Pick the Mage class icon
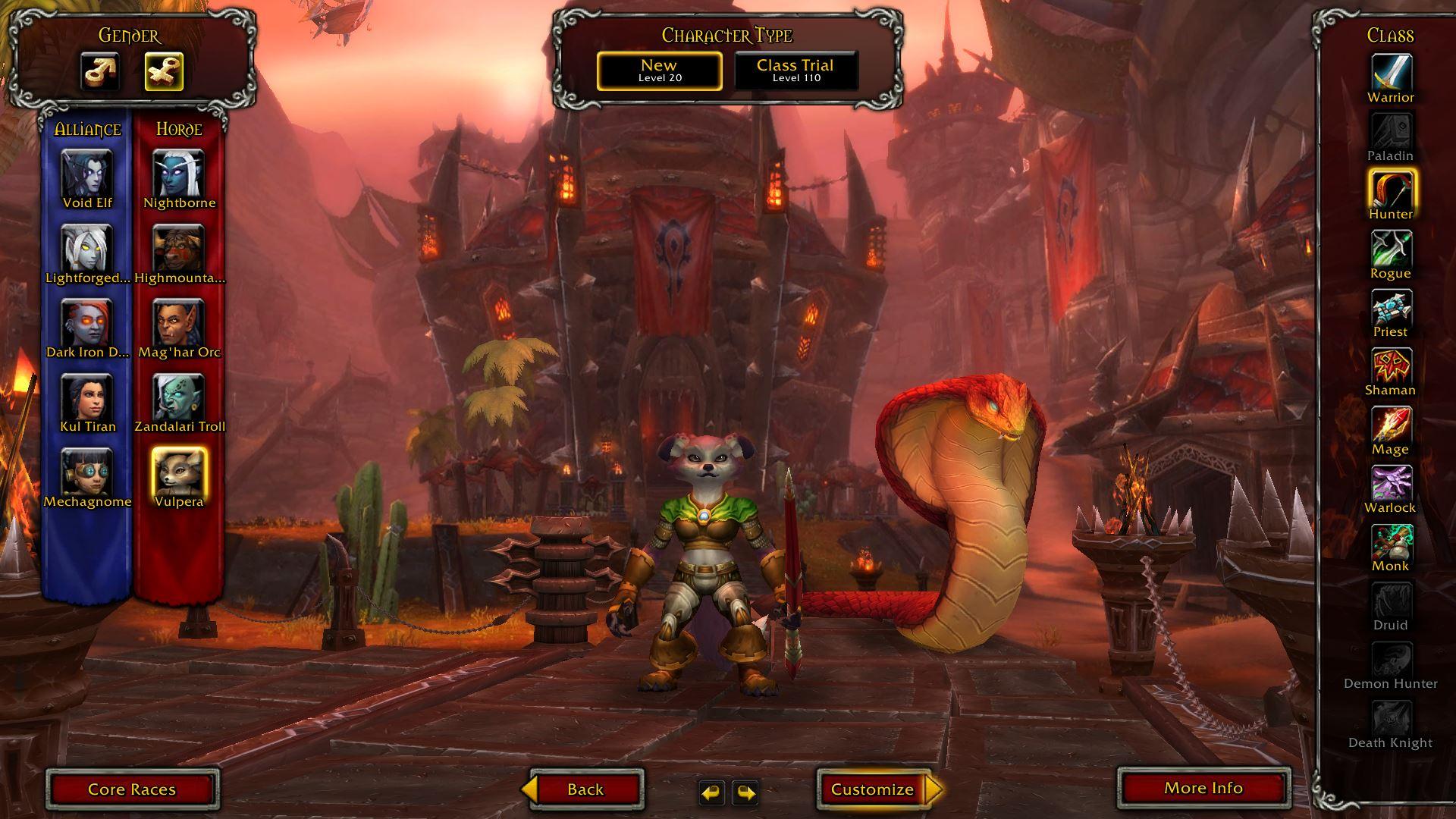The image size is (1456, 819). point(1391,425)
